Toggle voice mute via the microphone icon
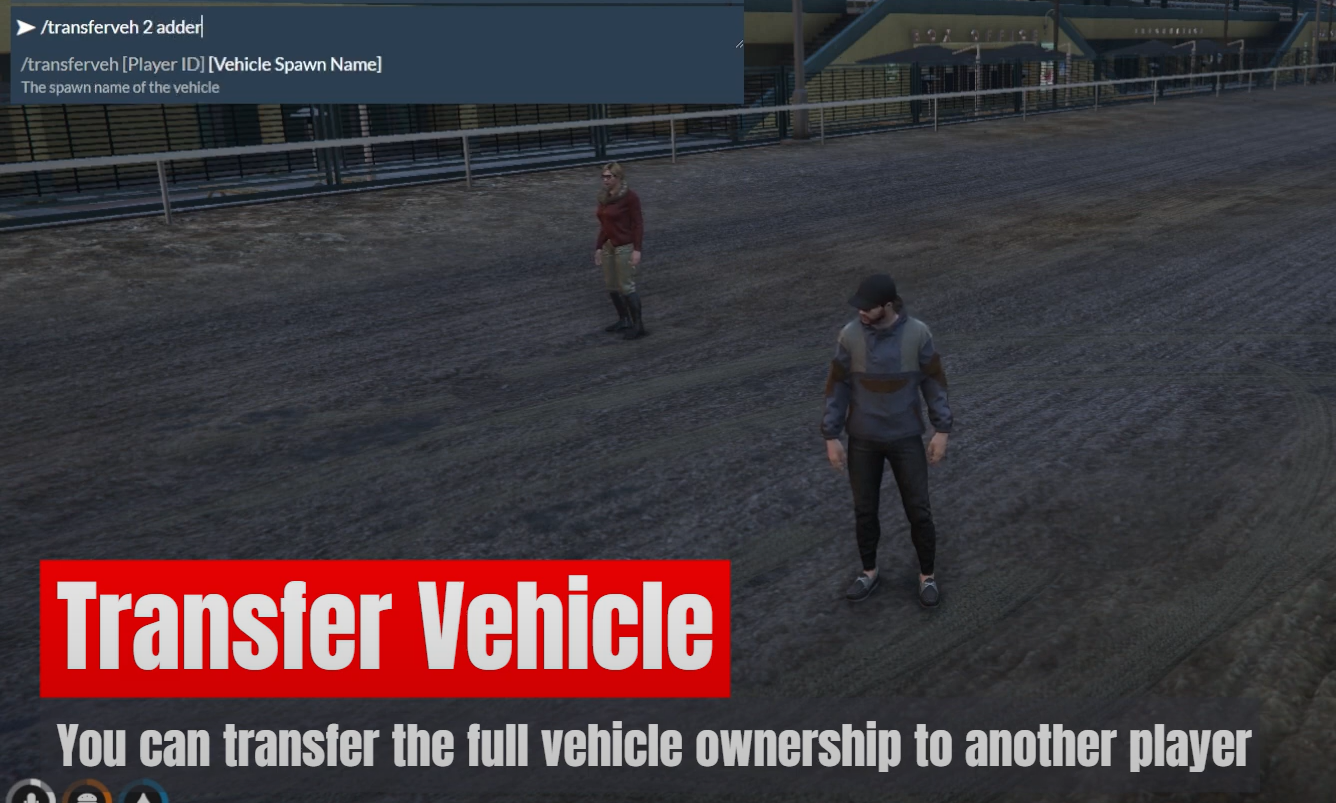The width and height of the screenshot is (1336, 803). 31,798
